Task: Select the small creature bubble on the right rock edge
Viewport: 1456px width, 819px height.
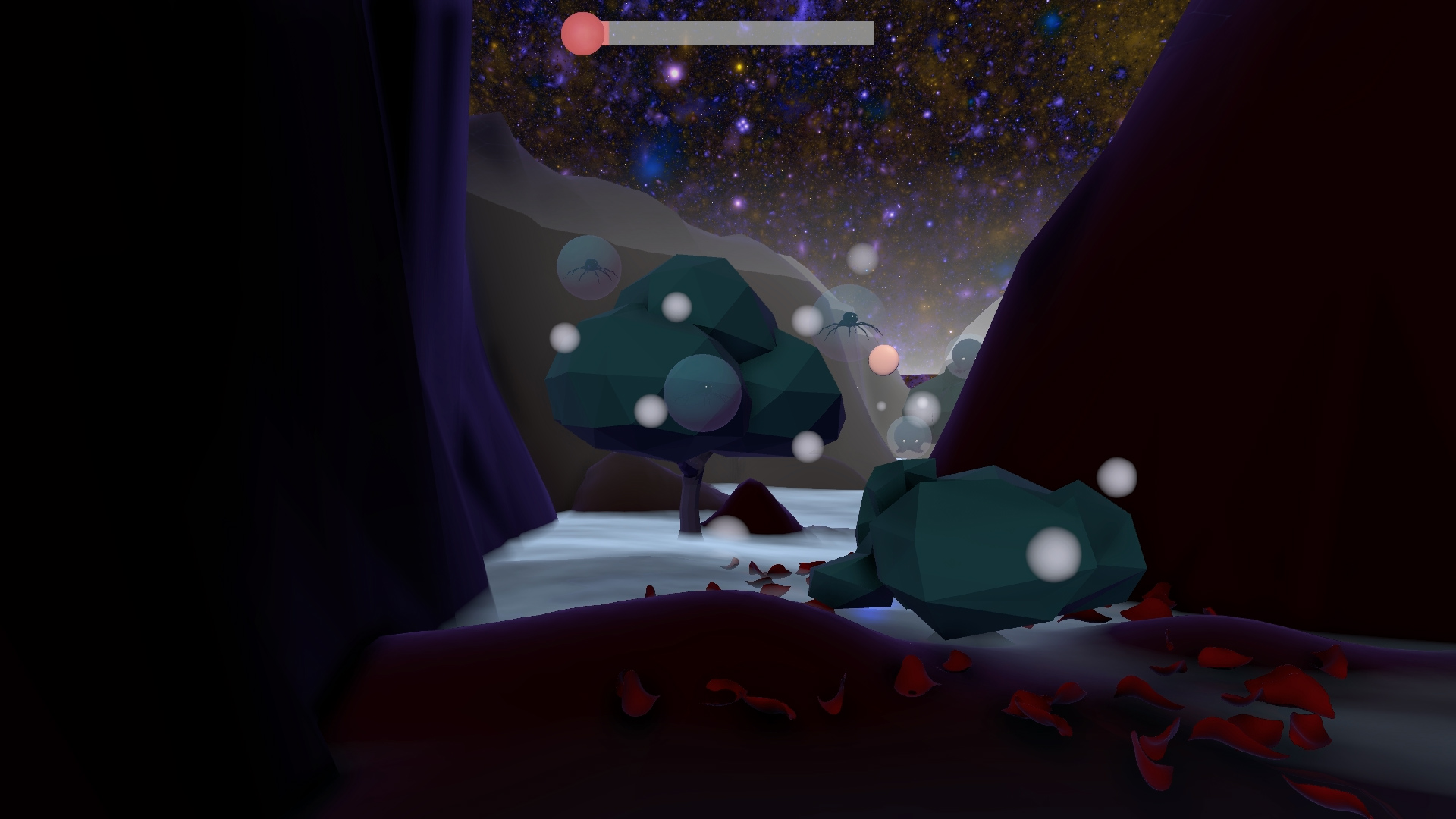Action: [965, 358]
